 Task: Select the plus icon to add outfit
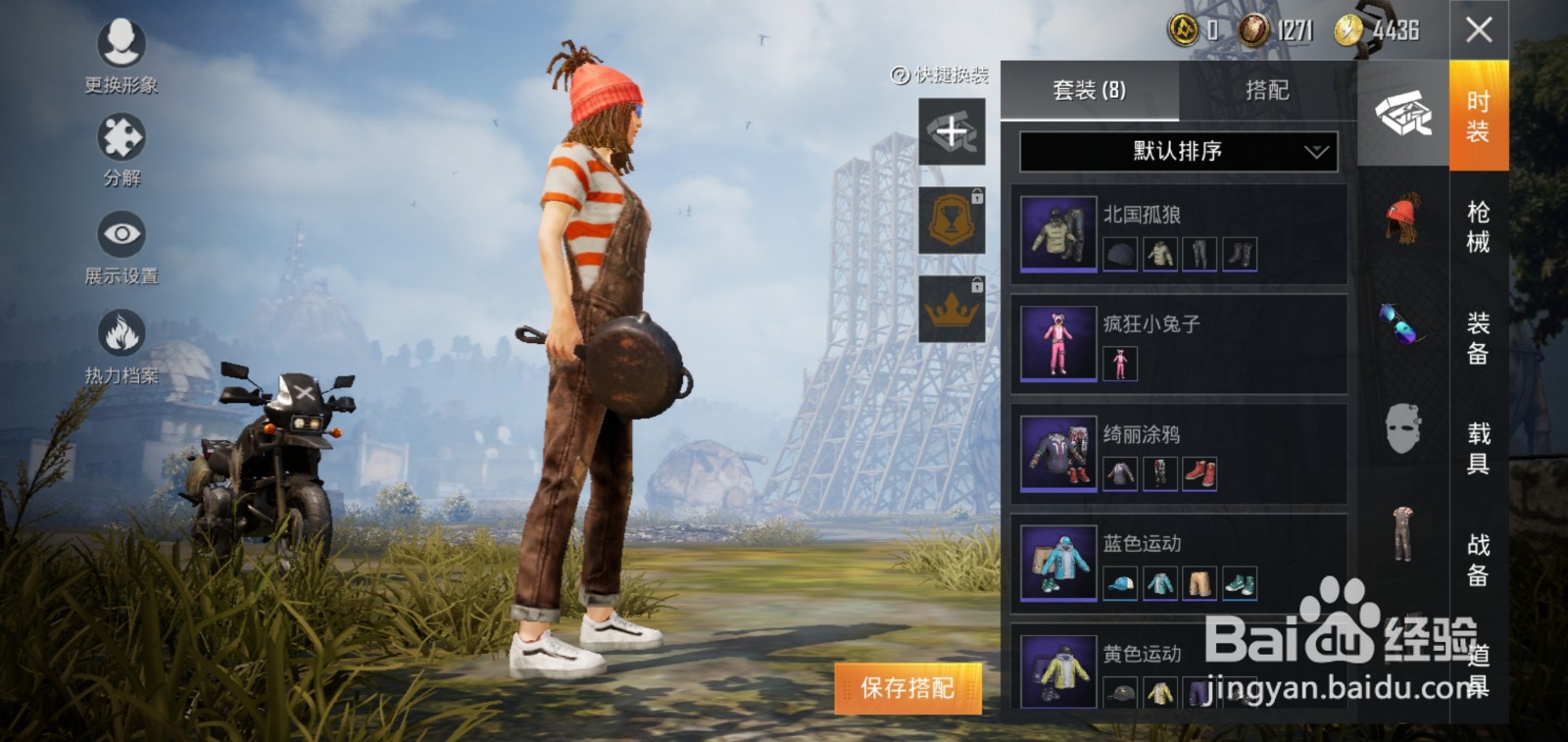951,132
